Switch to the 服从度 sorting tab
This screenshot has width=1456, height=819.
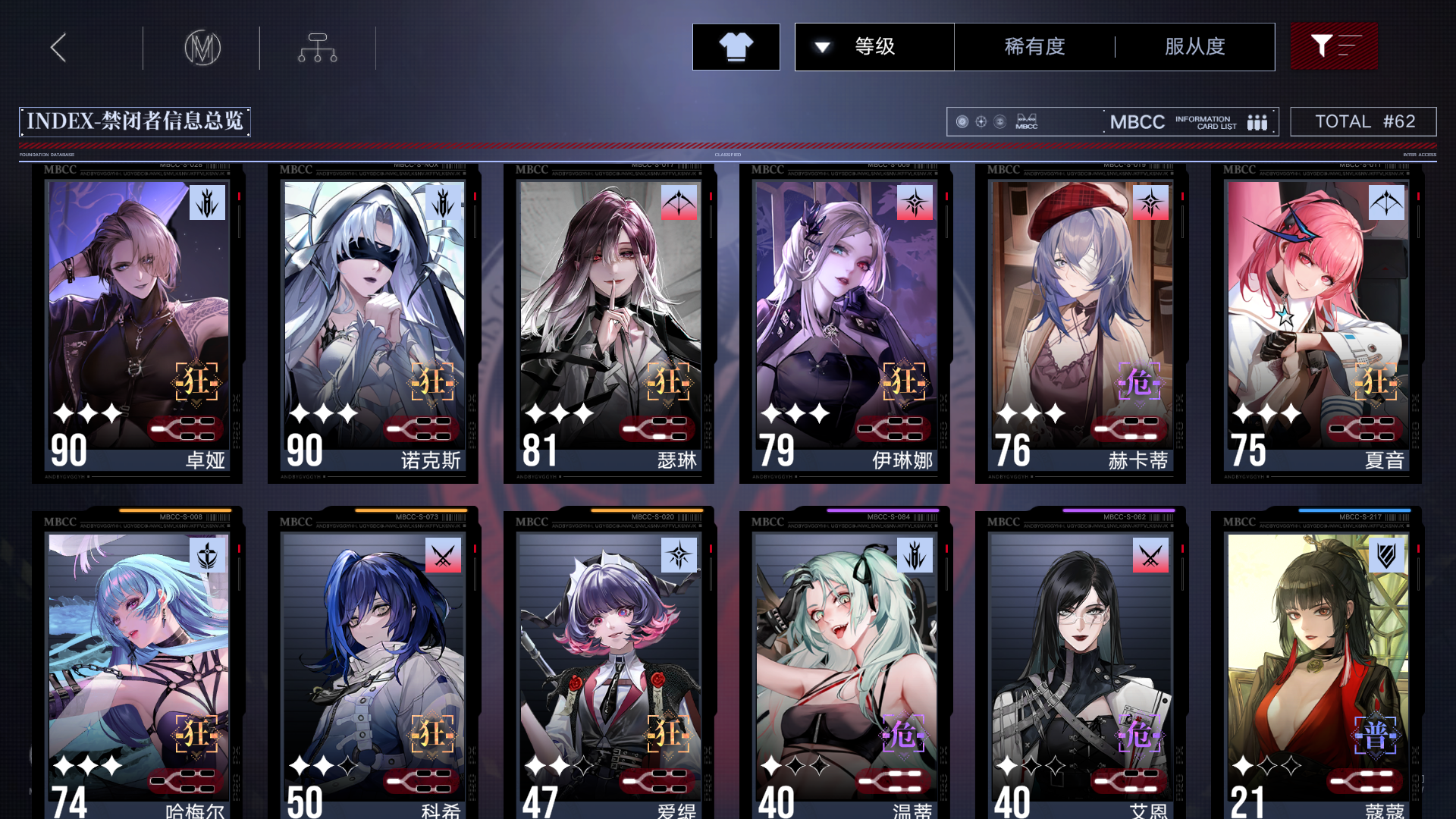click(1194, 46)
